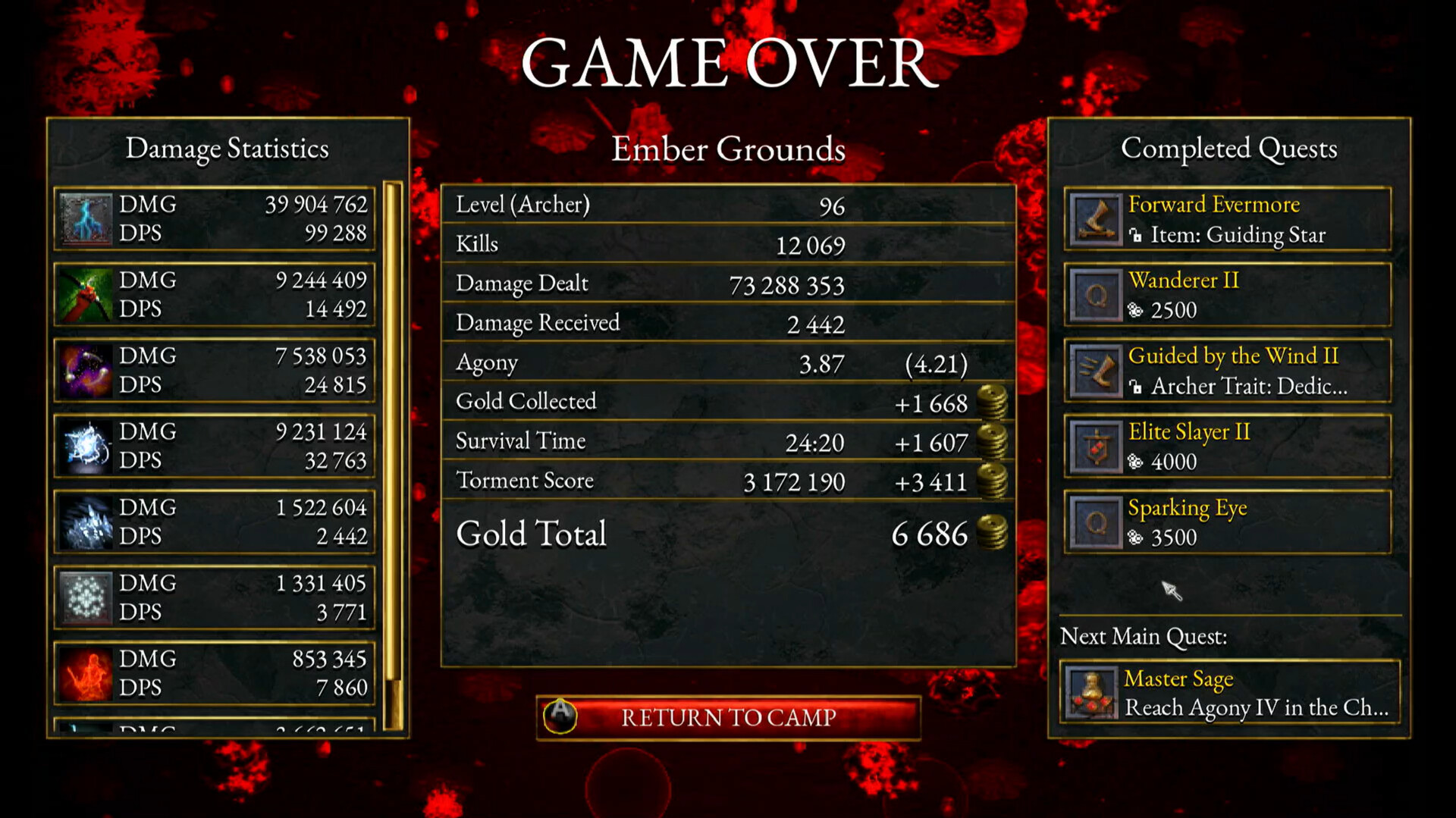Screen dimensions: 1456x818
Task: Click the controller A button prompt
Action: (x=559, y=716)
